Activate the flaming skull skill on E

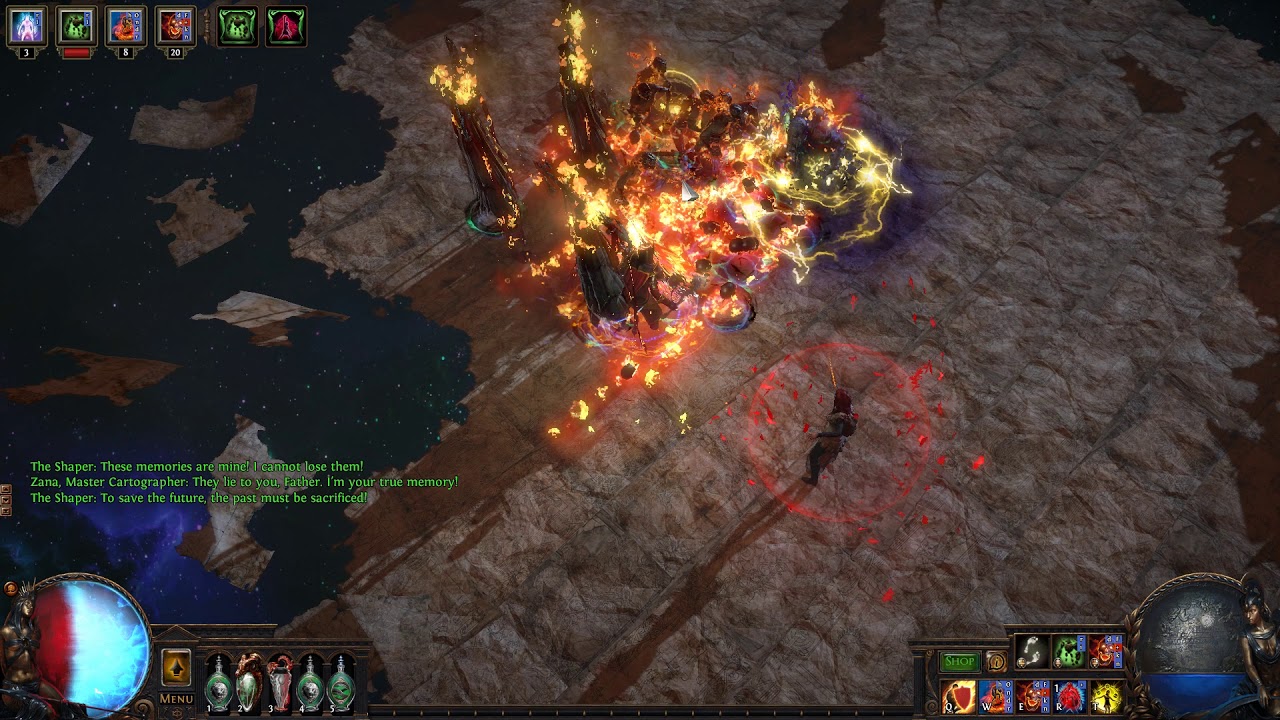click(x=1033, y=696)
